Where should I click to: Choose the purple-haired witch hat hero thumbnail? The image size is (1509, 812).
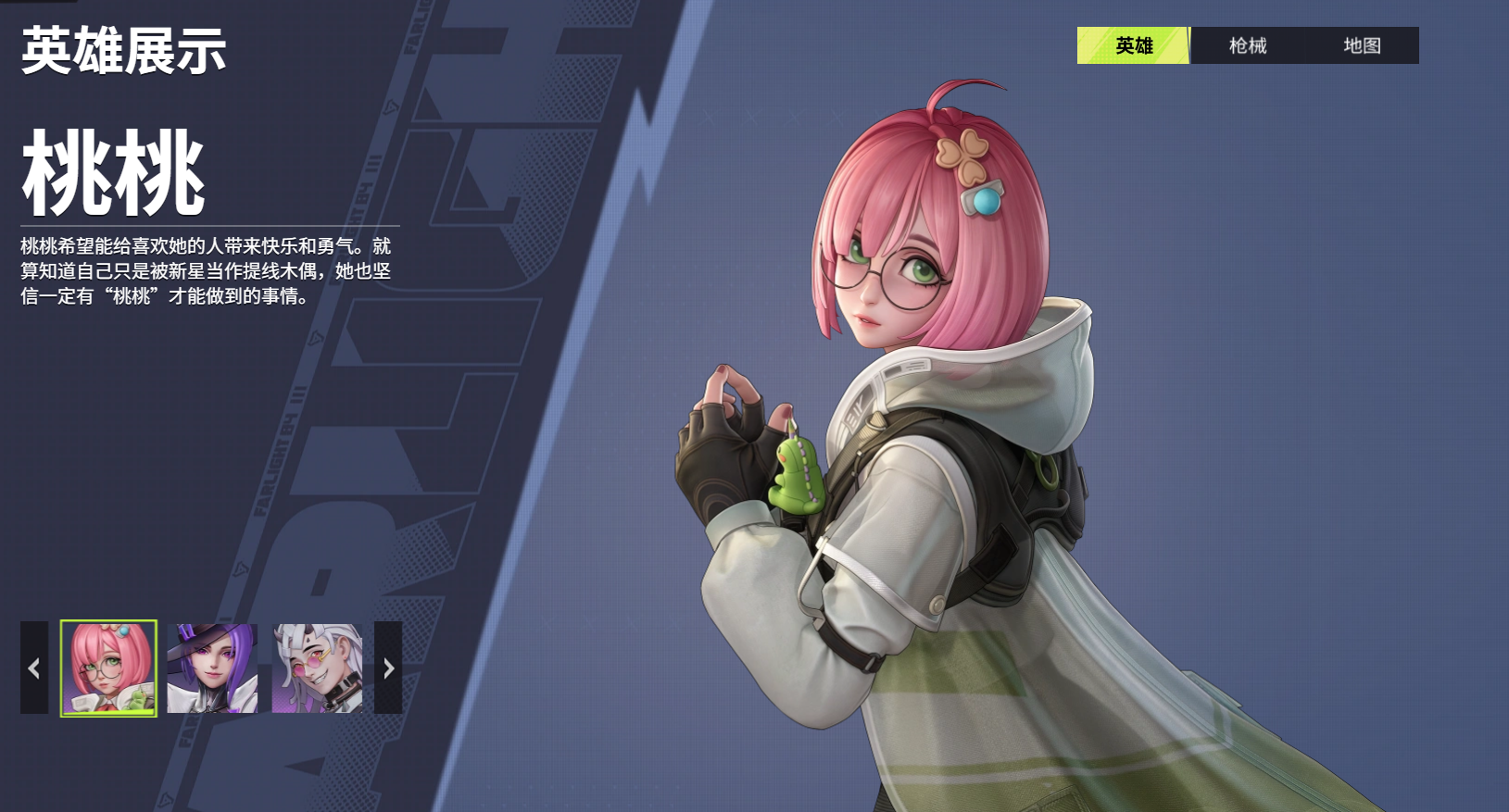tap(212, 668)
